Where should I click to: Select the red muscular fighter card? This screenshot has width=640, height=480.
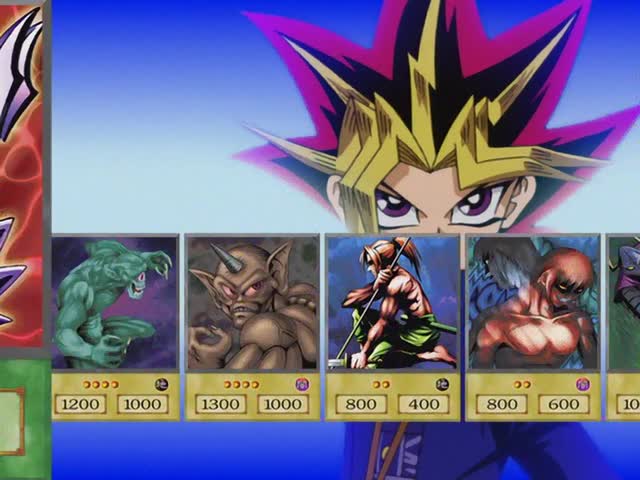click(533, 325)
